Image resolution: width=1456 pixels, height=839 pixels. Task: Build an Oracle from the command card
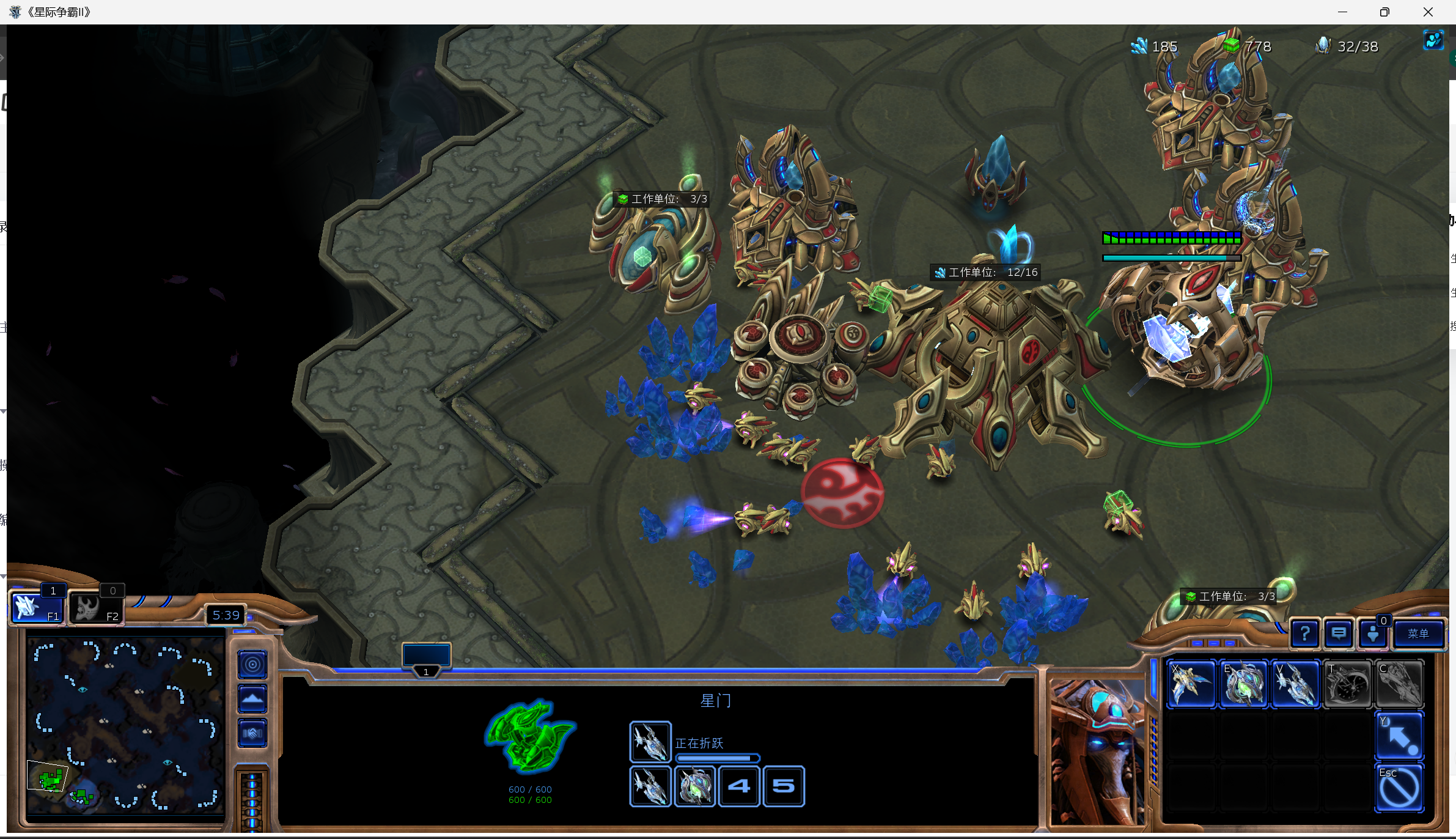click(1243, 684)
